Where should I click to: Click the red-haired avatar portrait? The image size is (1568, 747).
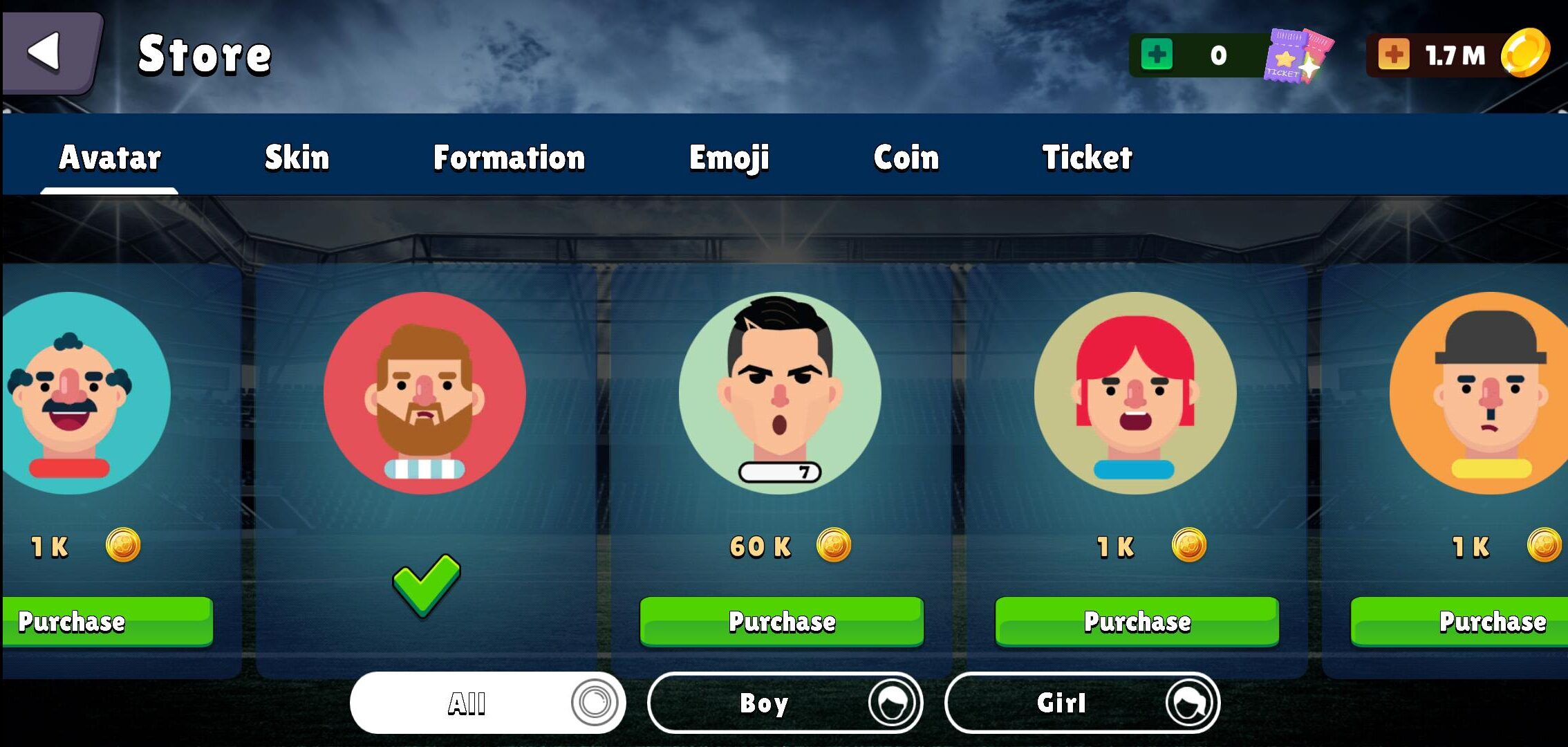click(x=1135, y=393)
